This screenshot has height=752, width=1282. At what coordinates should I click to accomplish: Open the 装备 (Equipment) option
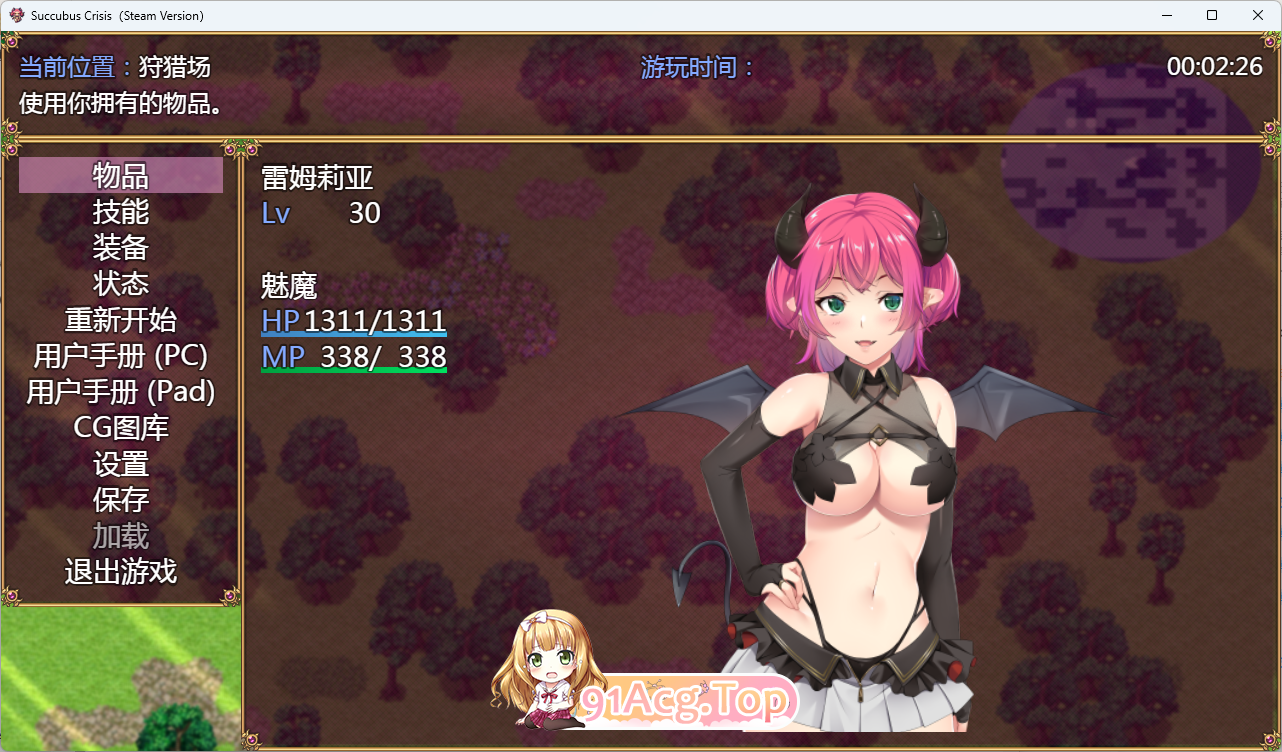(x=122, y=247)
